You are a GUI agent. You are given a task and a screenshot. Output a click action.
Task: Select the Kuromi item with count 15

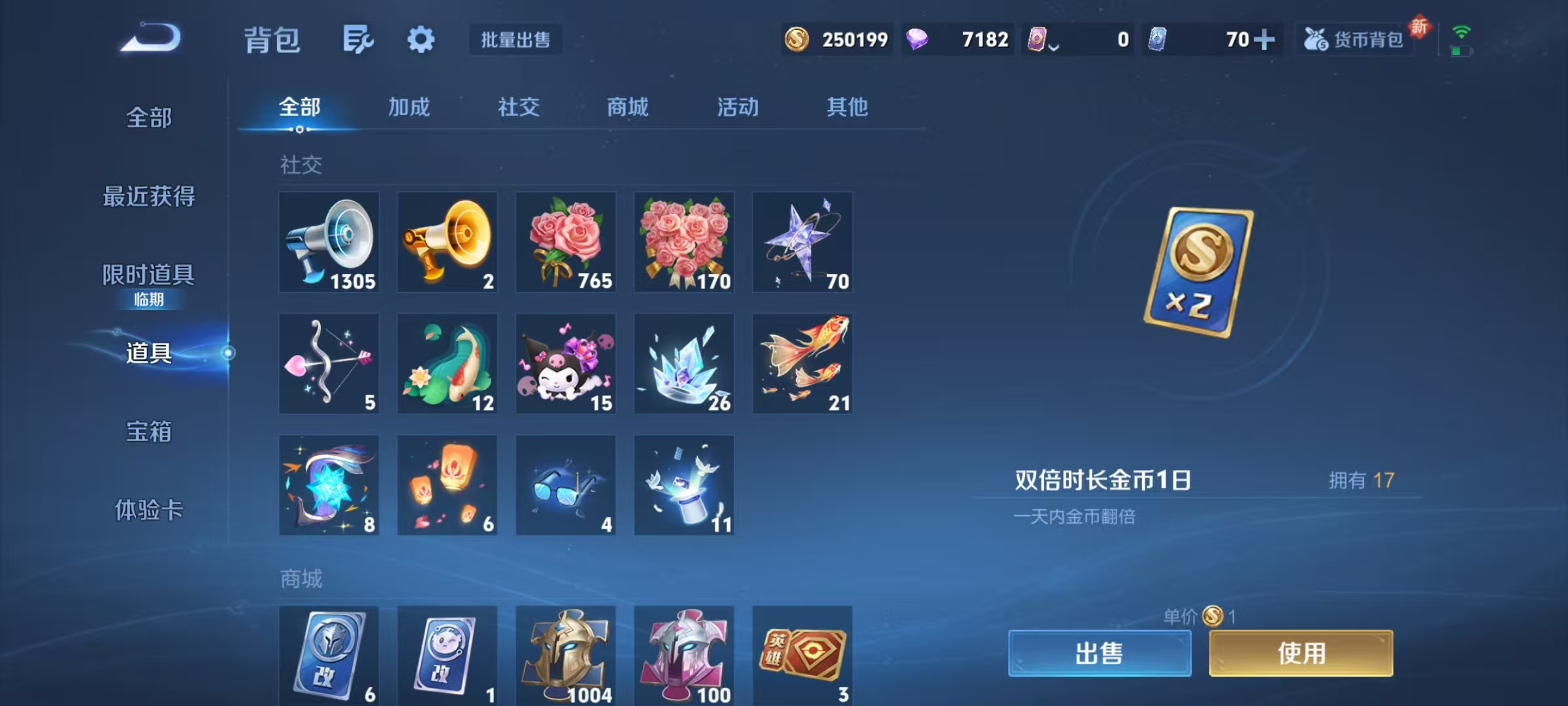pos(566,363)
